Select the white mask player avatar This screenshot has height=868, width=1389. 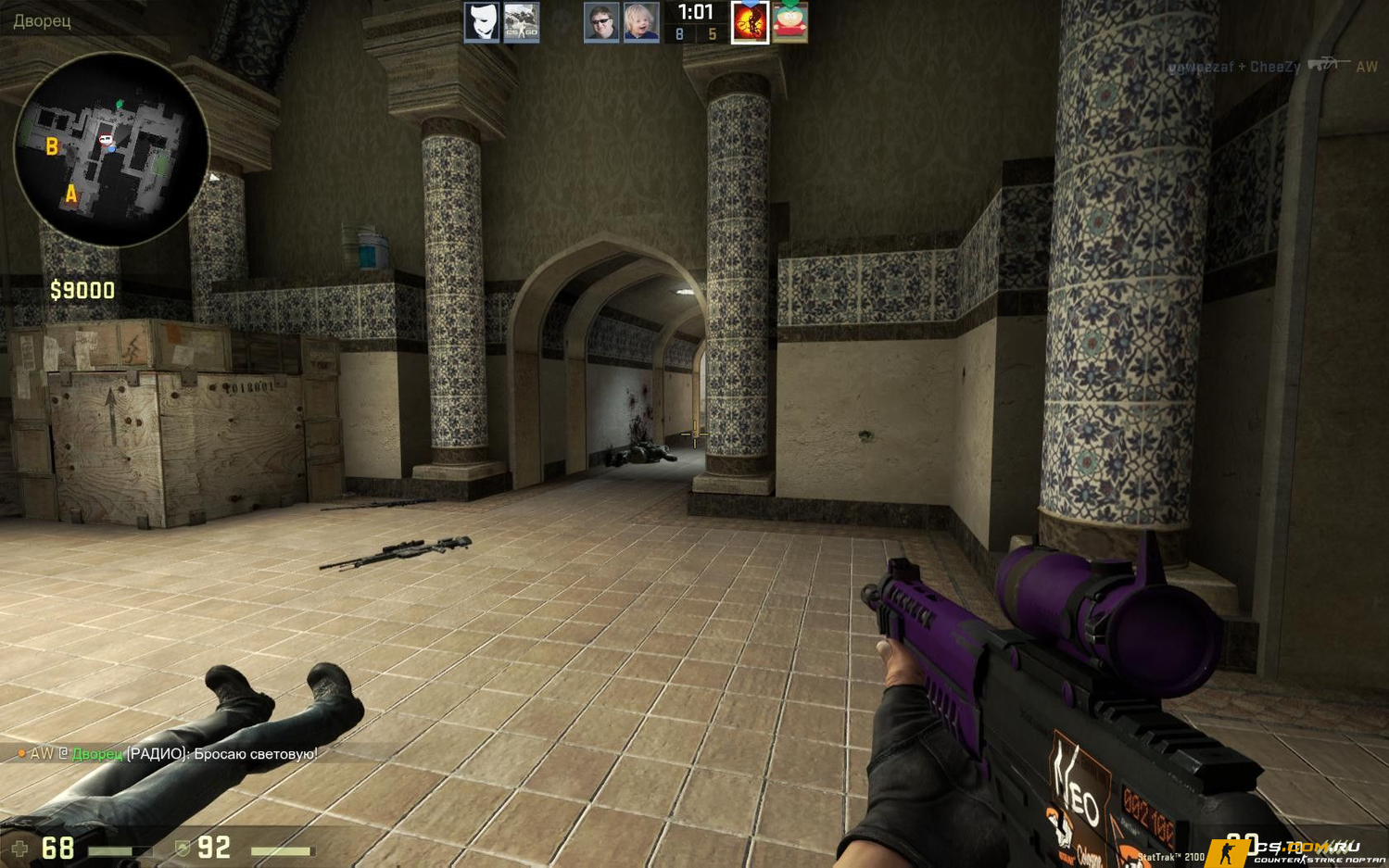(x=481, y=22)
